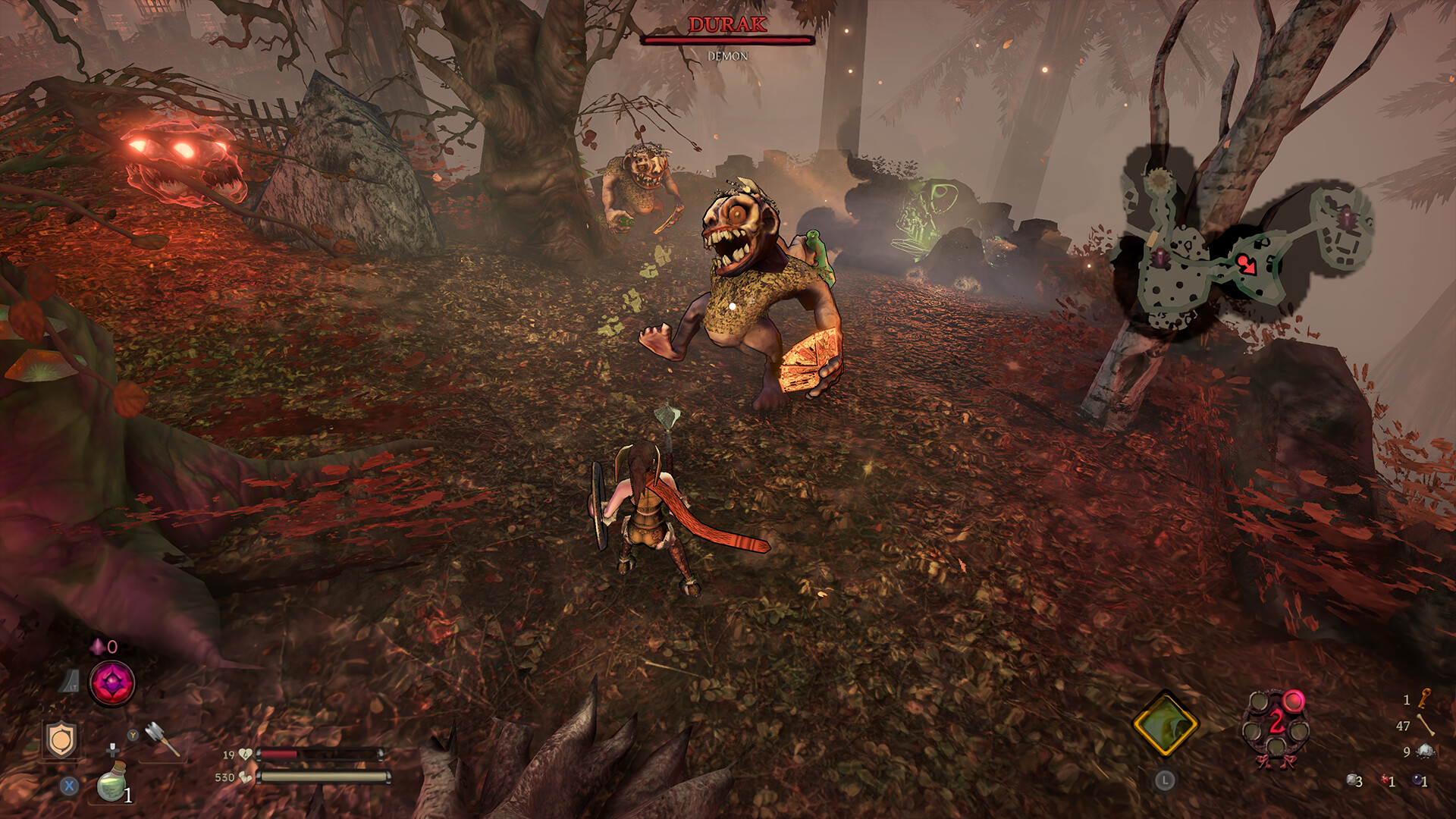Click the bone currency icon

pyautogui.click(x=1426, y=726)
